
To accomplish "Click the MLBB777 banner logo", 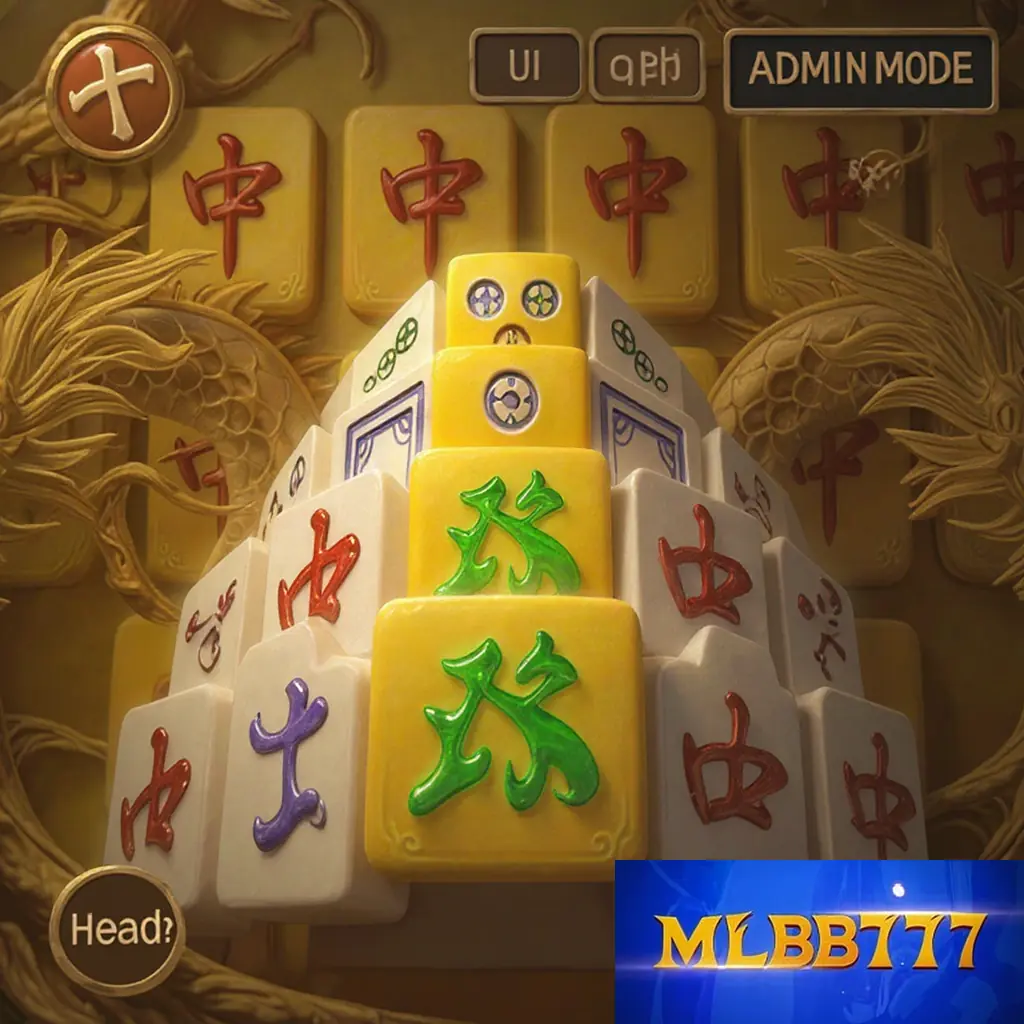I will tap(818, 941).
